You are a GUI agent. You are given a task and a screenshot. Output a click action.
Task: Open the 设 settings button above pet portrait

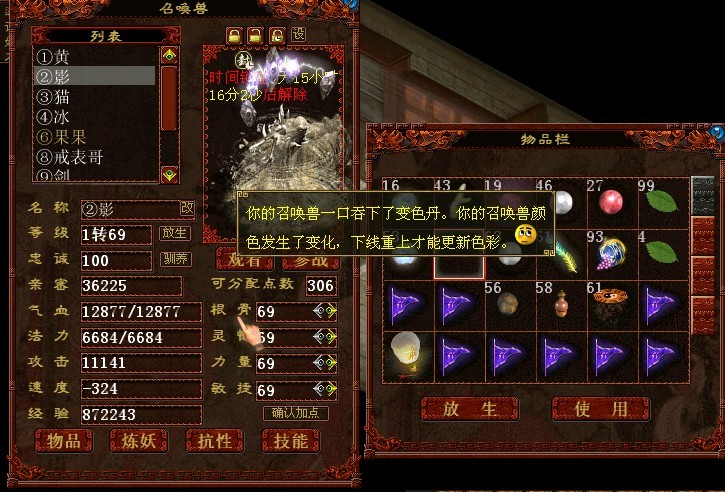[298, 35]
